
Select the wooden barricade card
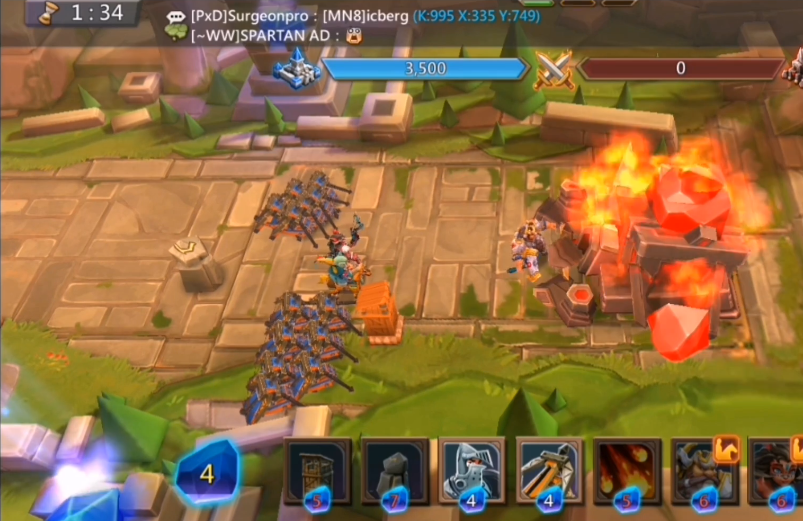[317, 470]
